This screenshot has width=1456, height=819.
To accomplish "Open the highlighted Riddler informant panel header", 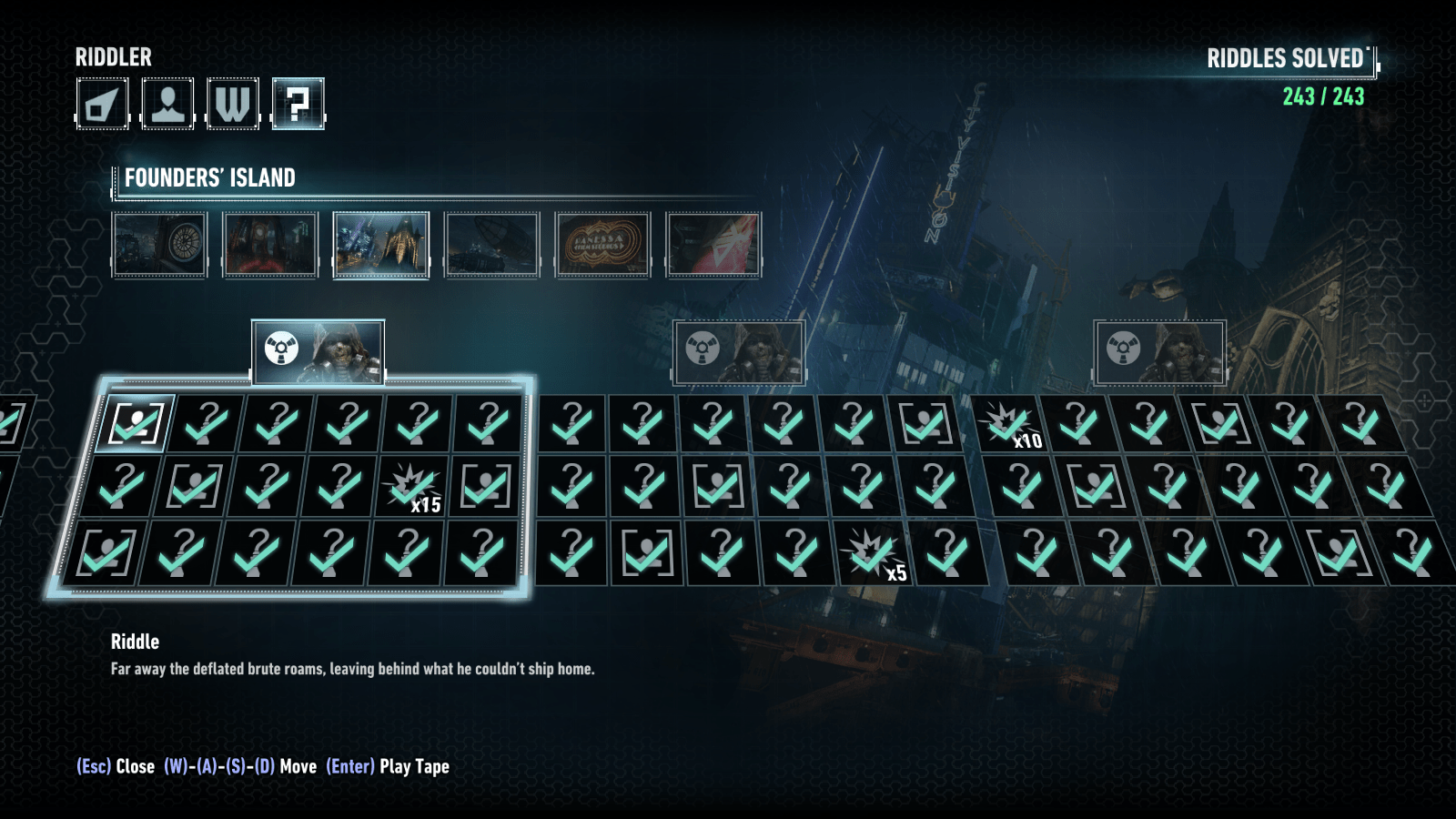I will click(318, 350).
